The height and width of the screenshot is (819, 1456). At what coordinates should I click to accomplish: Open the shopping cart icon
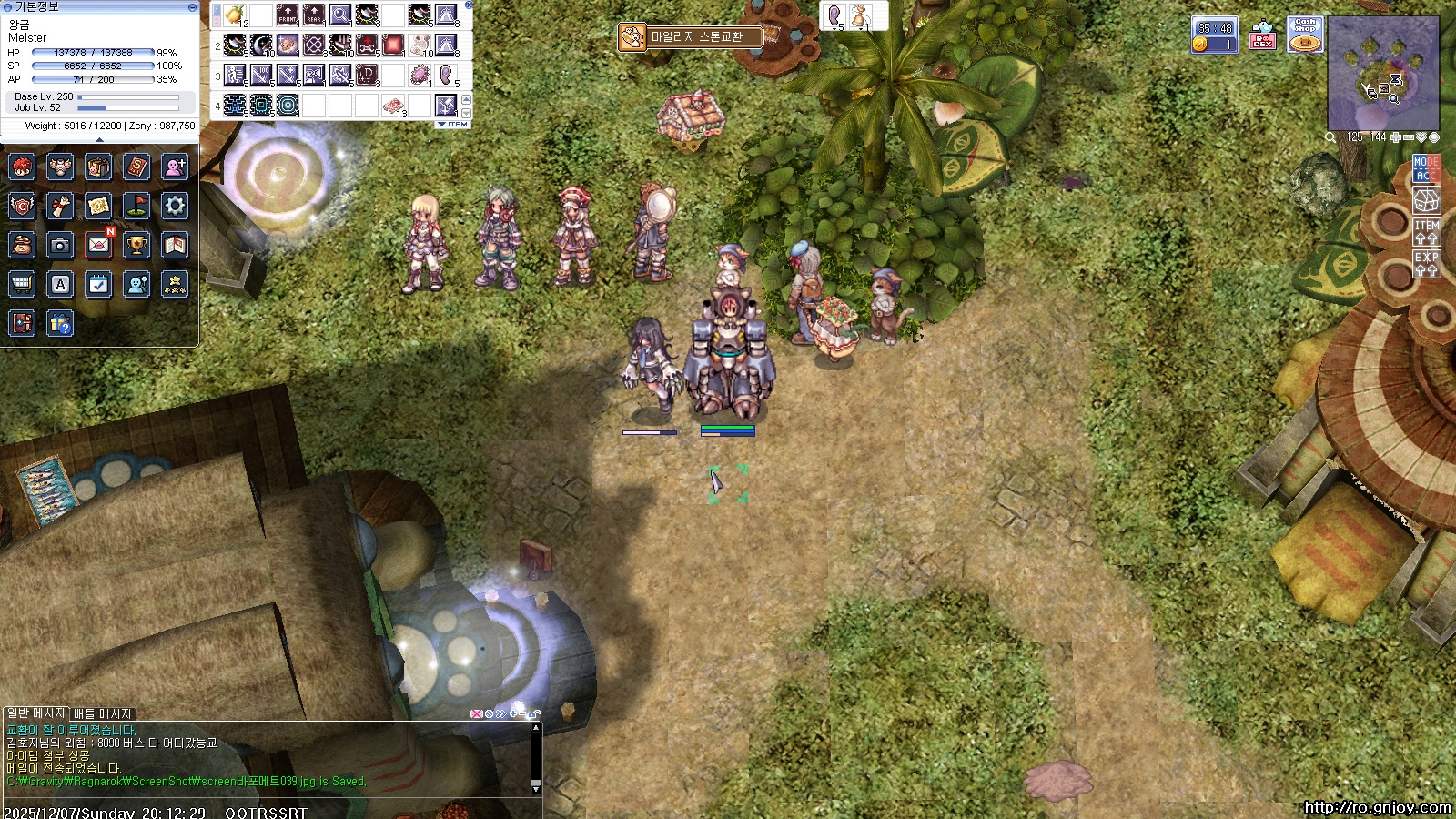pyautogui.click(x=22, y=285)
